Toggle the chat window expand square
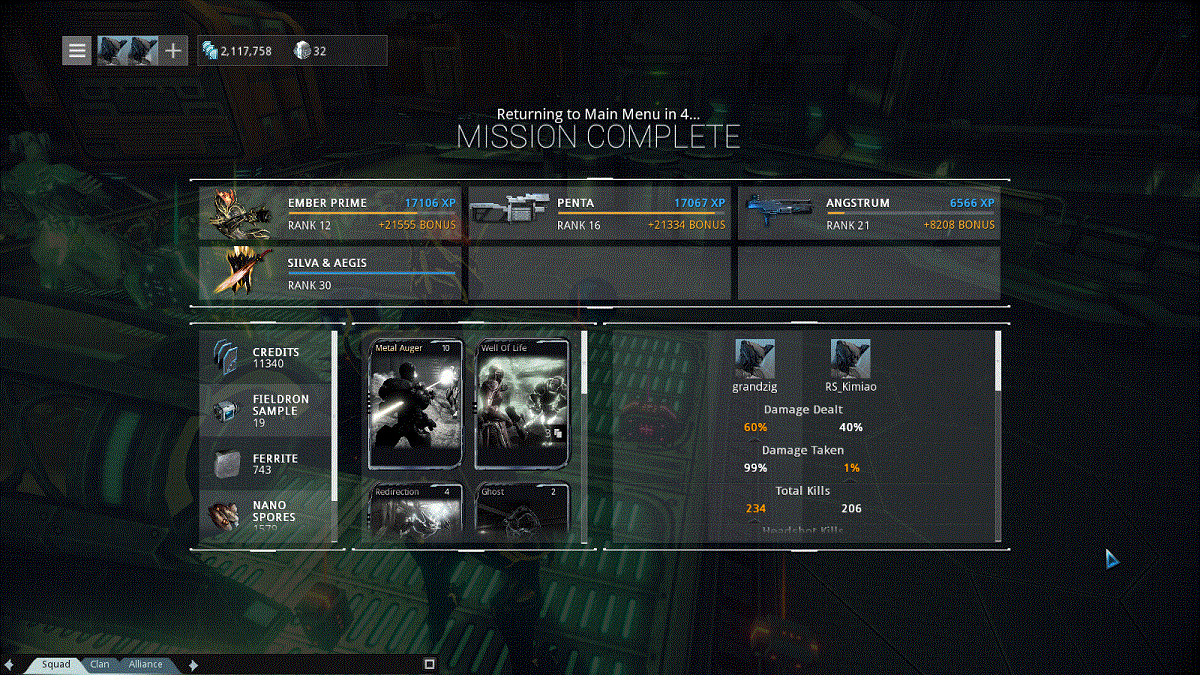This screenshot has width=1200, height=675. click(429, 663)
